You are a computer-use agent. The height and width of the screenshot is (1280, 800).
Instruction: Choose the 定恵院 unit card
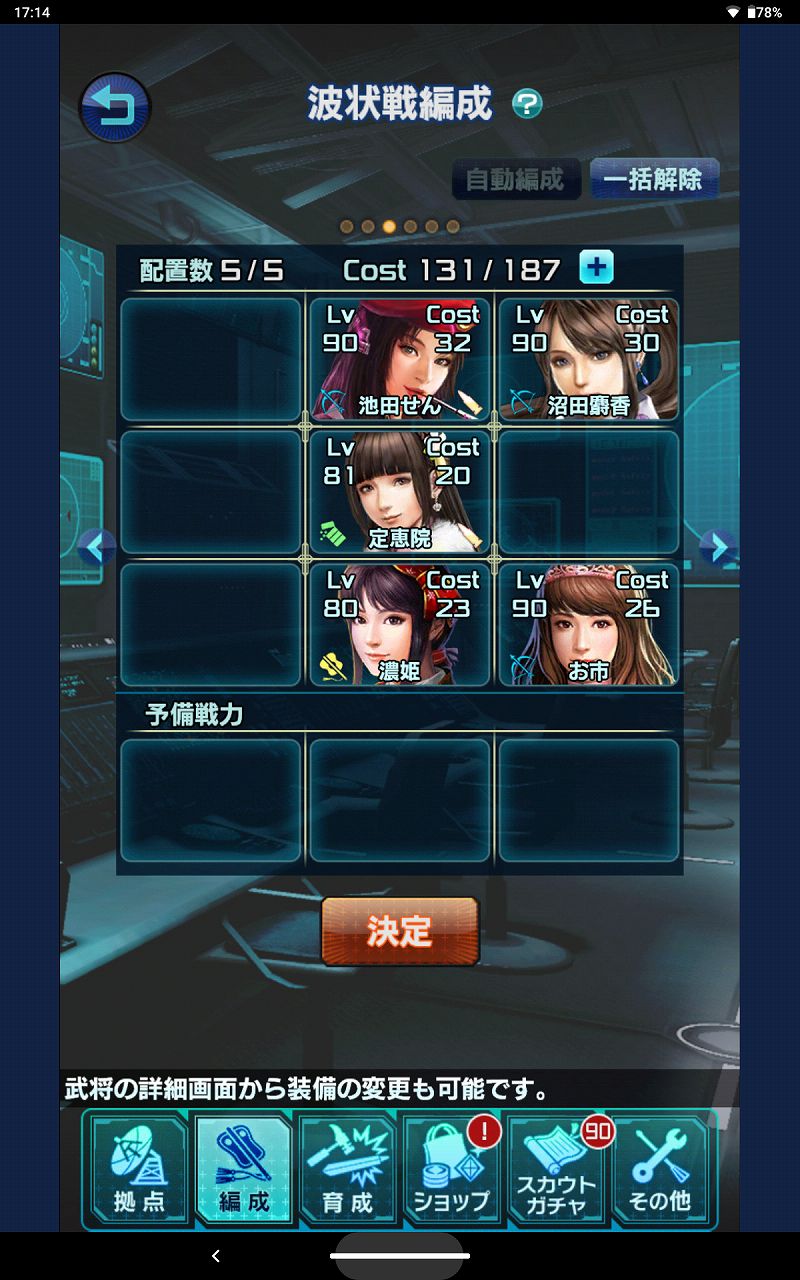point(400,492)
